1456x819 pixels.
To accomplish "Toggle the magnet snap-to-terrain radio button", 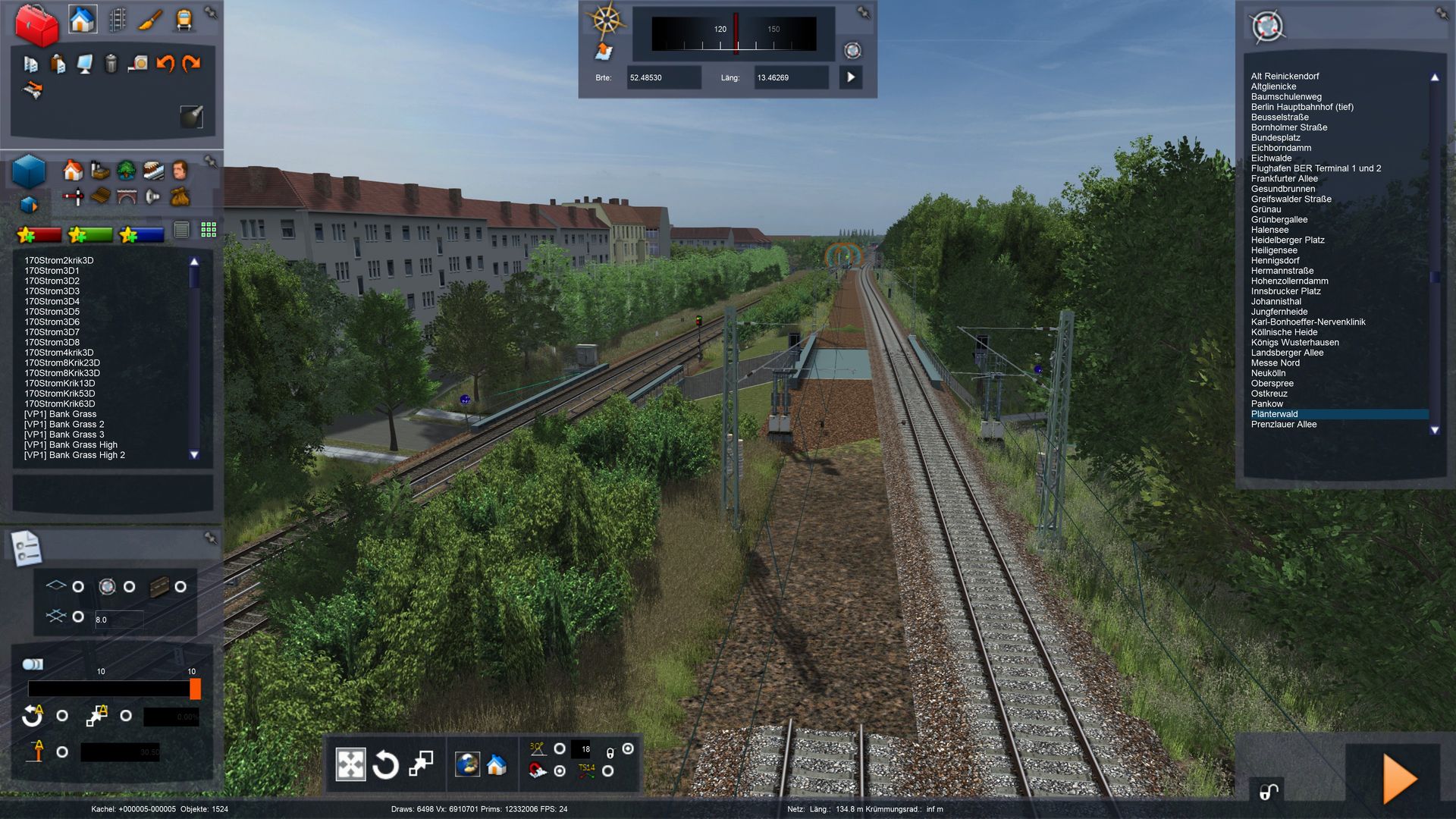I will click(560, 770).
